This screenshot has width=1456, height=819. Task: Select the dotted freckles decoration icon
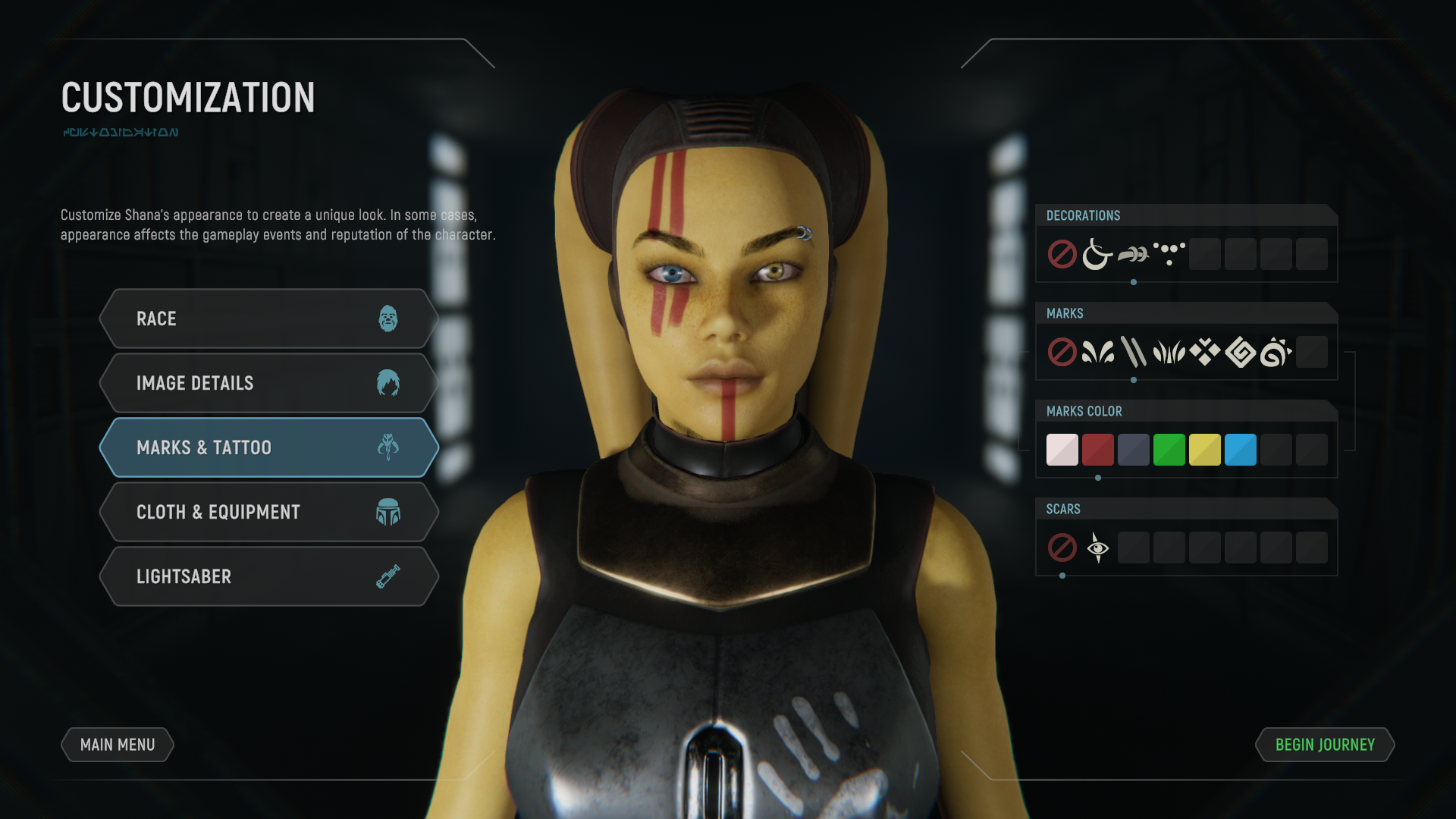coord(1169,253)
